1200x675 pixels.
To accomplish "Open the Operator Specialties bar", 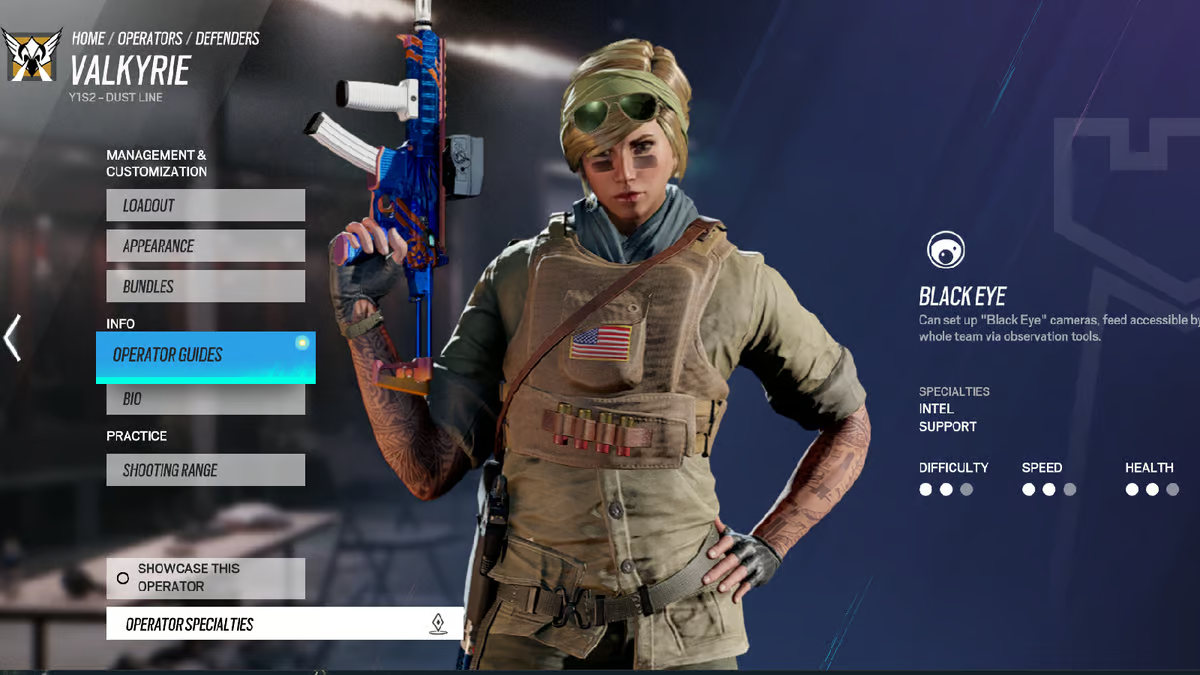I will (284, 624).
